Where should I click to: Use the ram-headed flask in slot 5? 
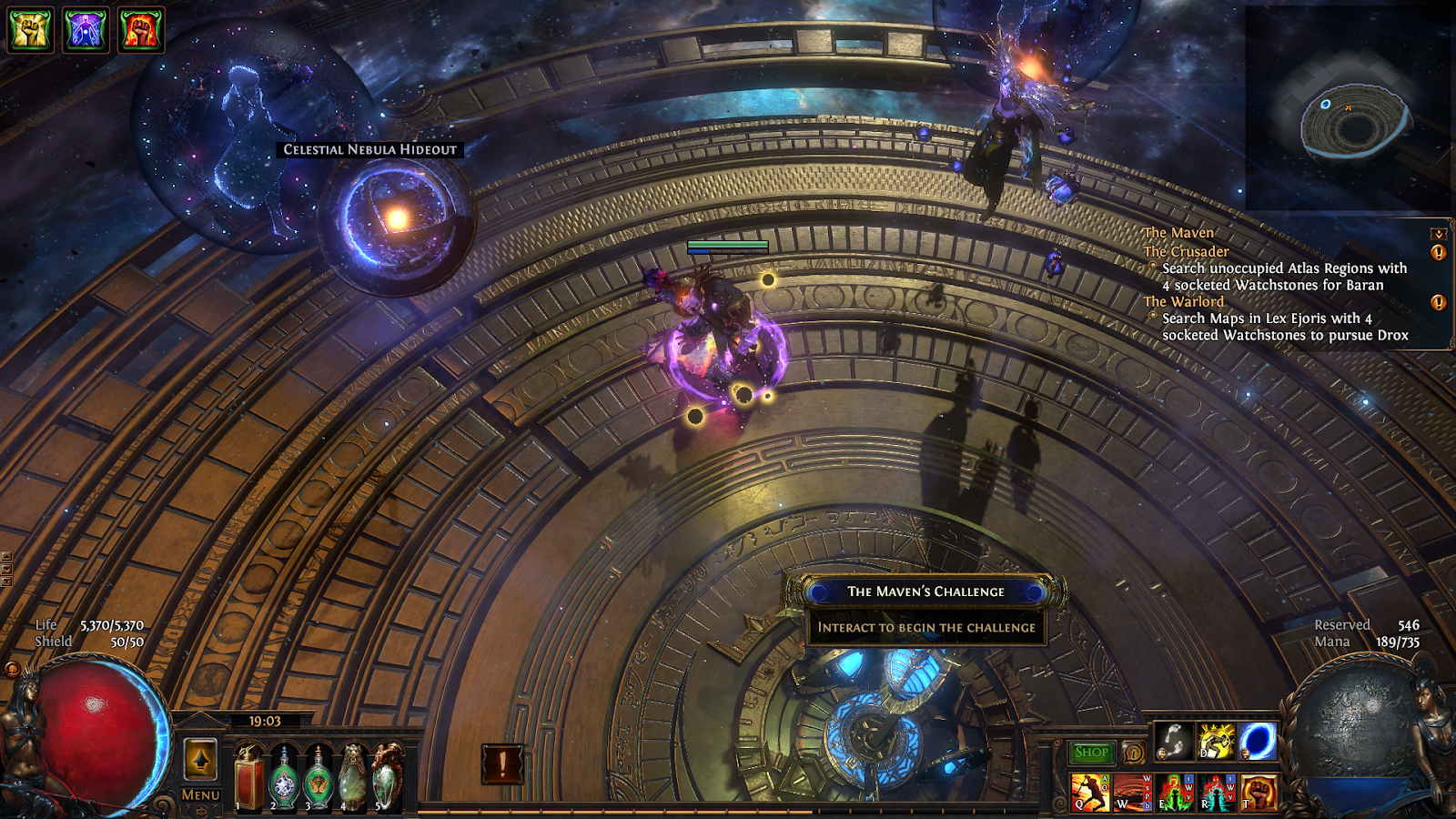tap(387, 776)
